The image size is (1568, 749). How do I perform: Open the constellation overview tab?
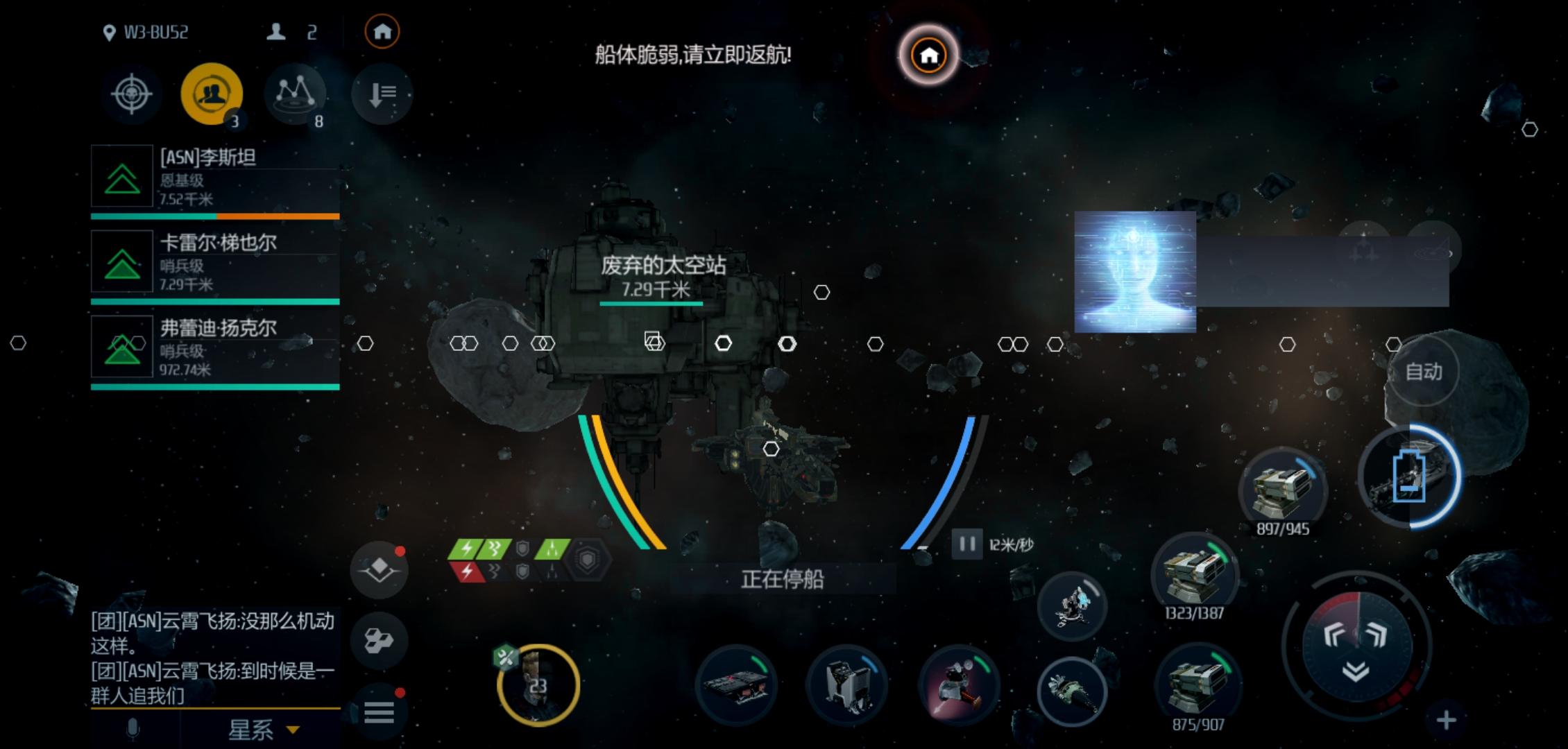click(x=294, y=94)
